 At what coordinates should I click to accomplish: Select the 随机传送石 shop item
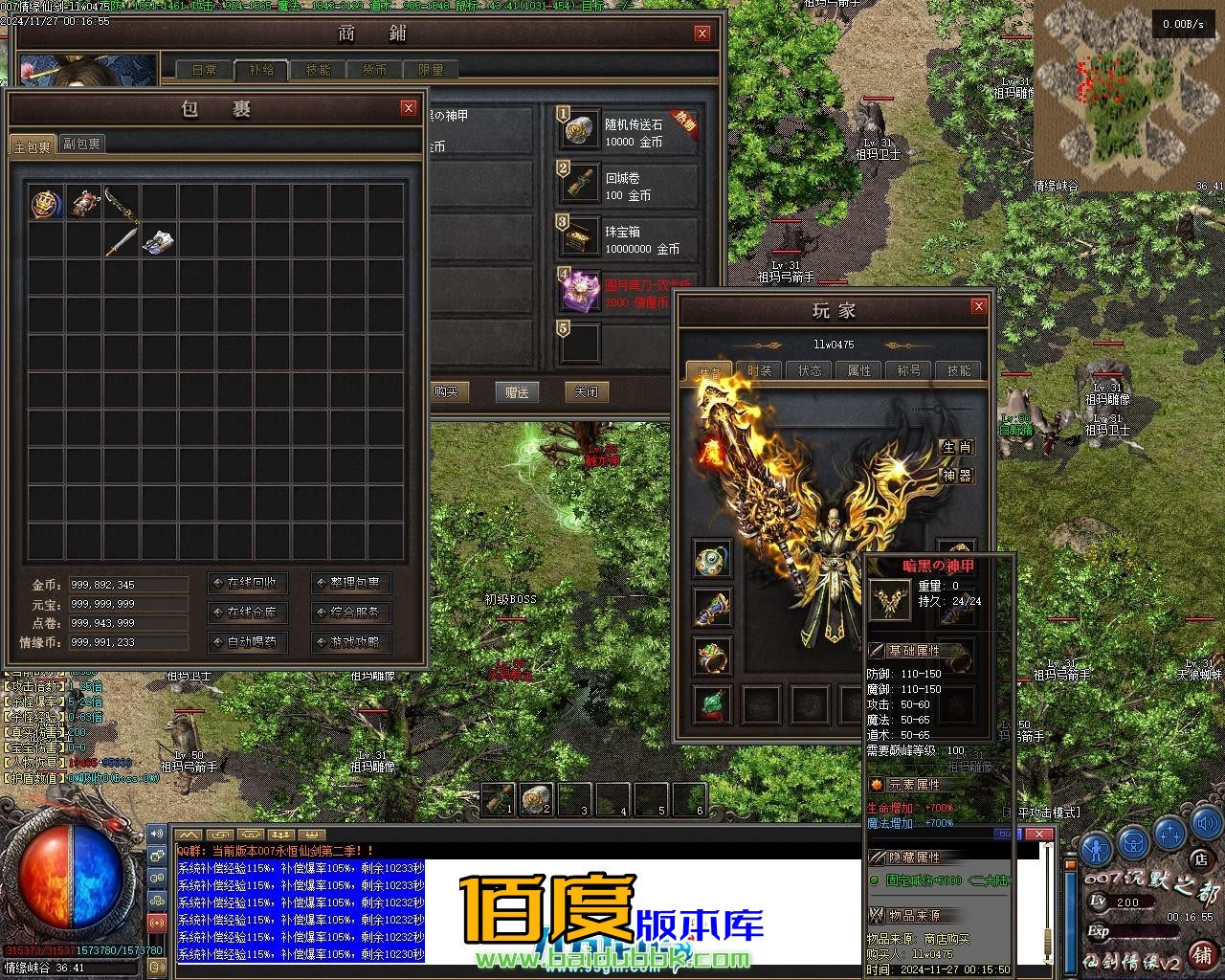(x=627, y=131)
